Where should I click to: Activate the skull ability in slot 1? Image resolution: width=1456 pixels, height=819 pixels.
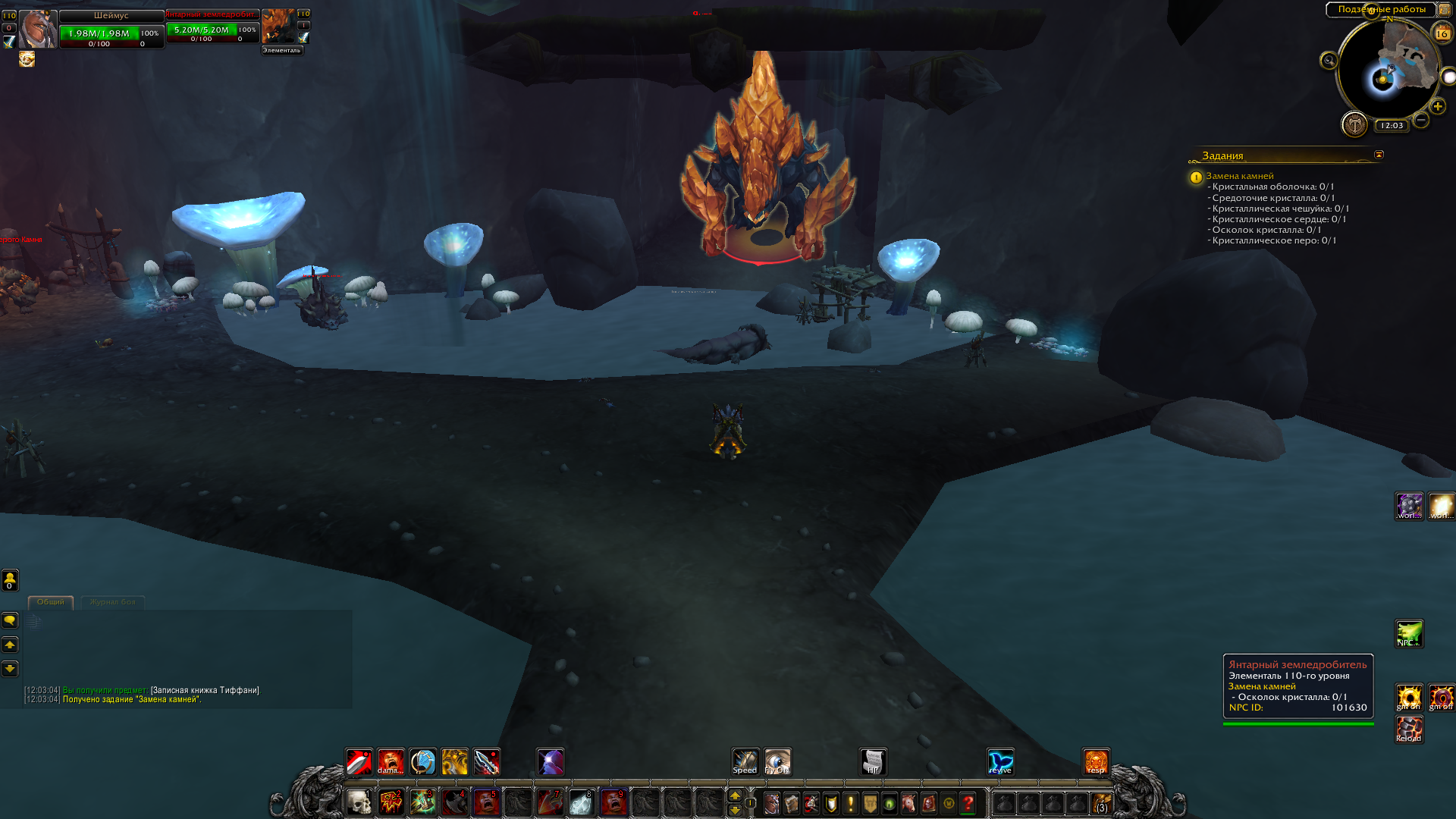359,802
